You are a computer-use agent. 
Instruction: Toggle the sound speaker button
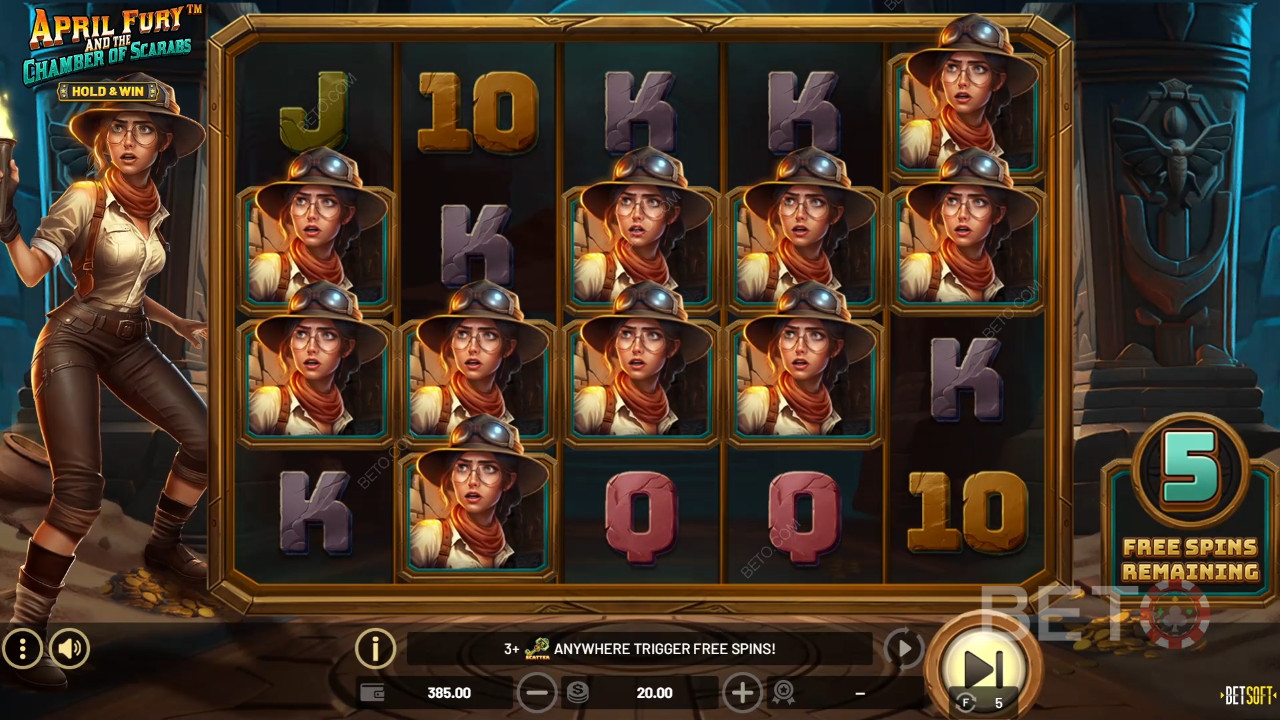[69, 650]
